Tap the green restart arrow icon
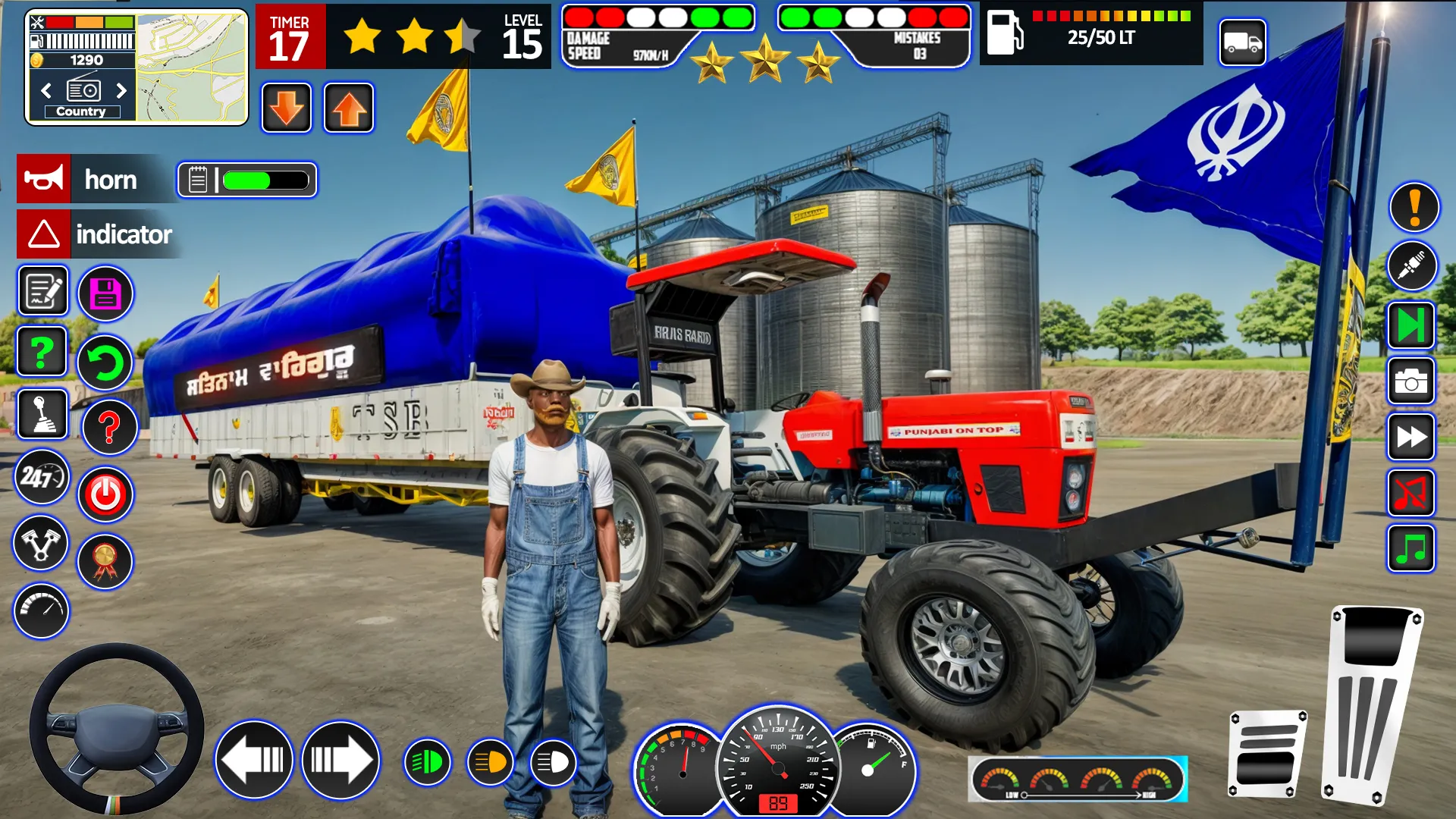Image resolution: width=1456 pixels, height=819 pixels. [105, 362]
